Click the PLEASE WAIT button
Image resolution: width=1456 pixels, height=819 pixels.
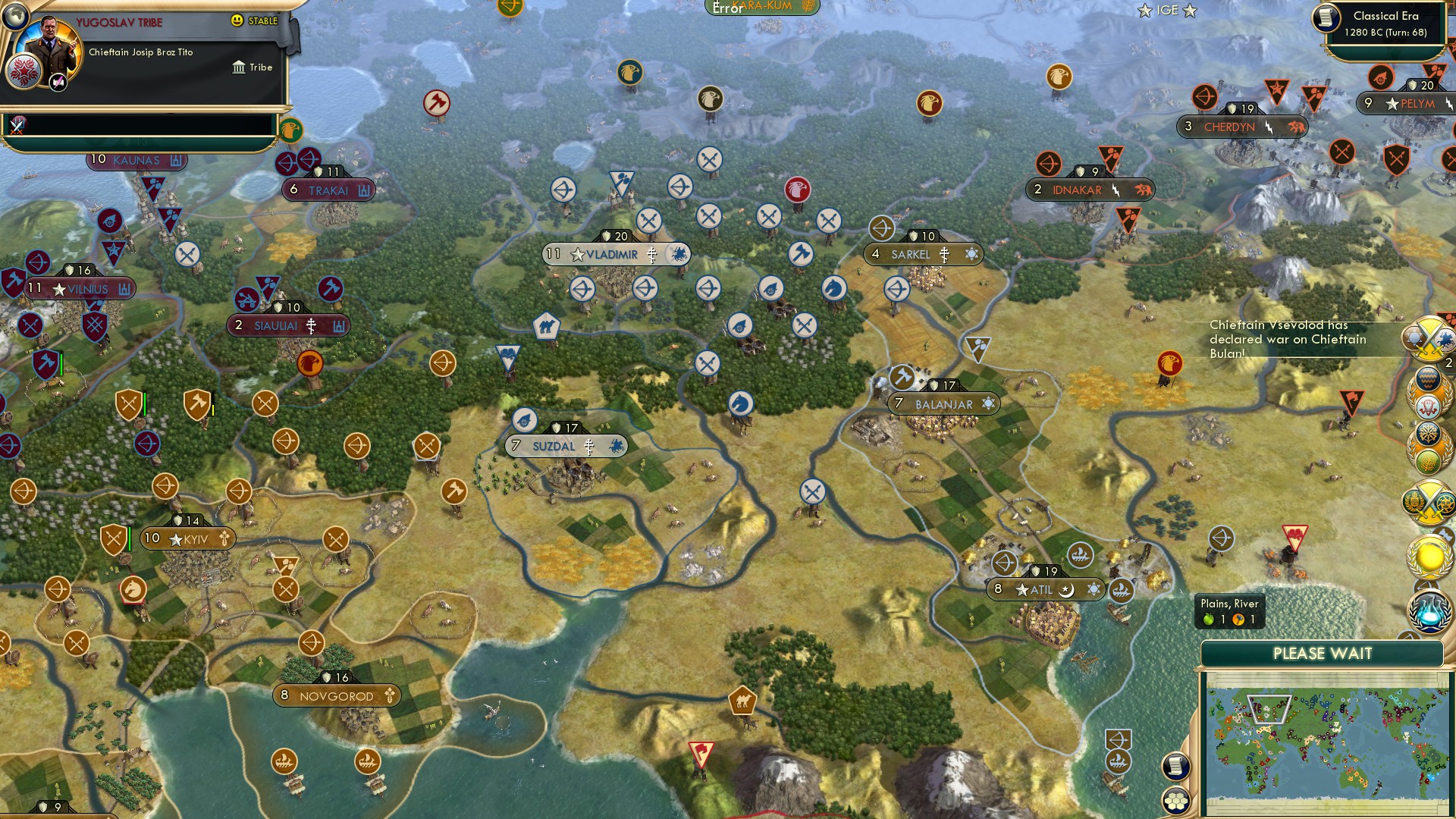pyautogui.click(x=1324, y=653)
